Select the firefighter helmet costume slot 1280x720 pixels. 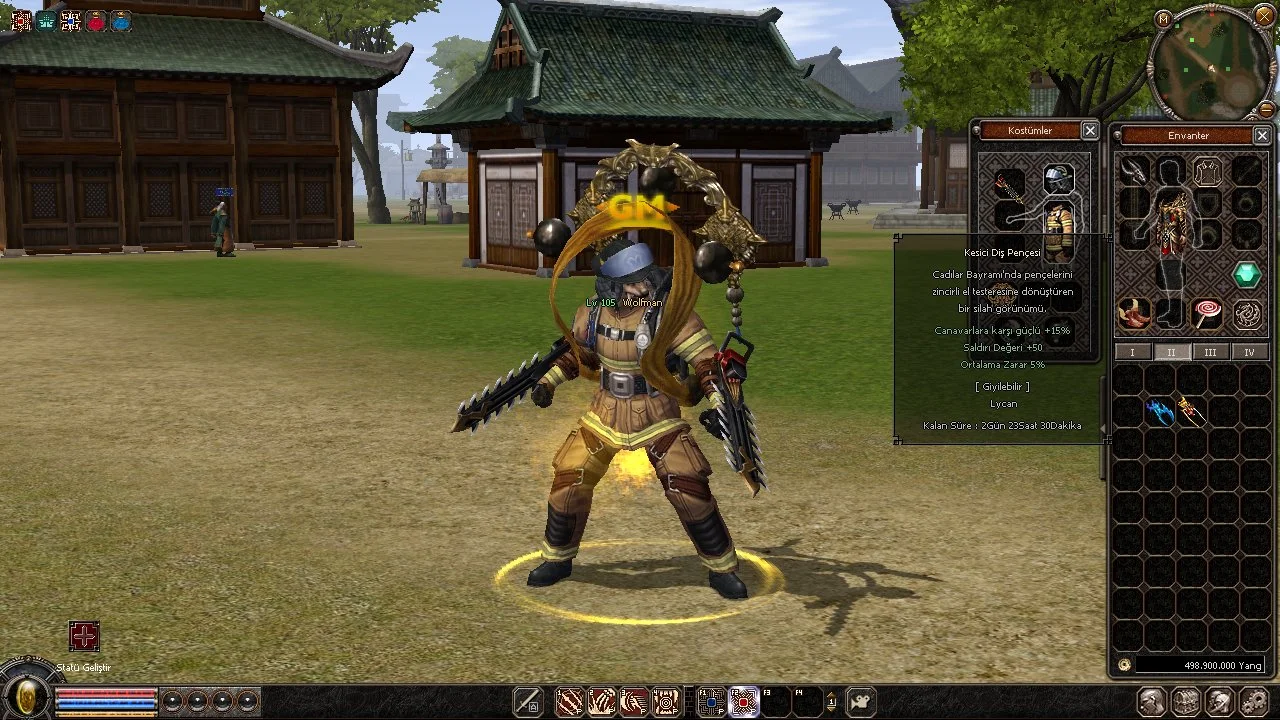(x=1059, y=180)
